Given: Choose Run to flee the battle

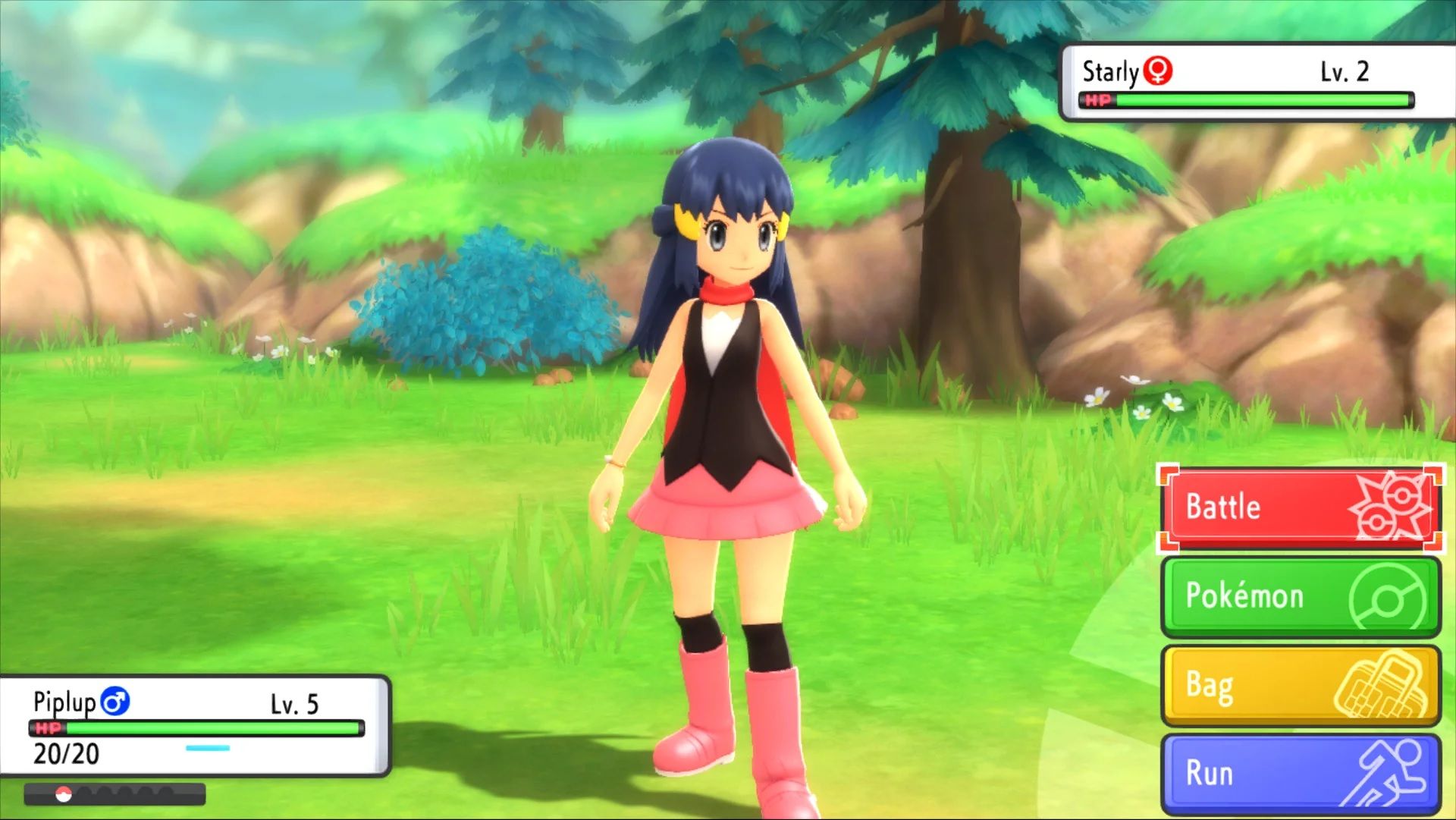Looking at the screenshot, I should pos(1300,774).
